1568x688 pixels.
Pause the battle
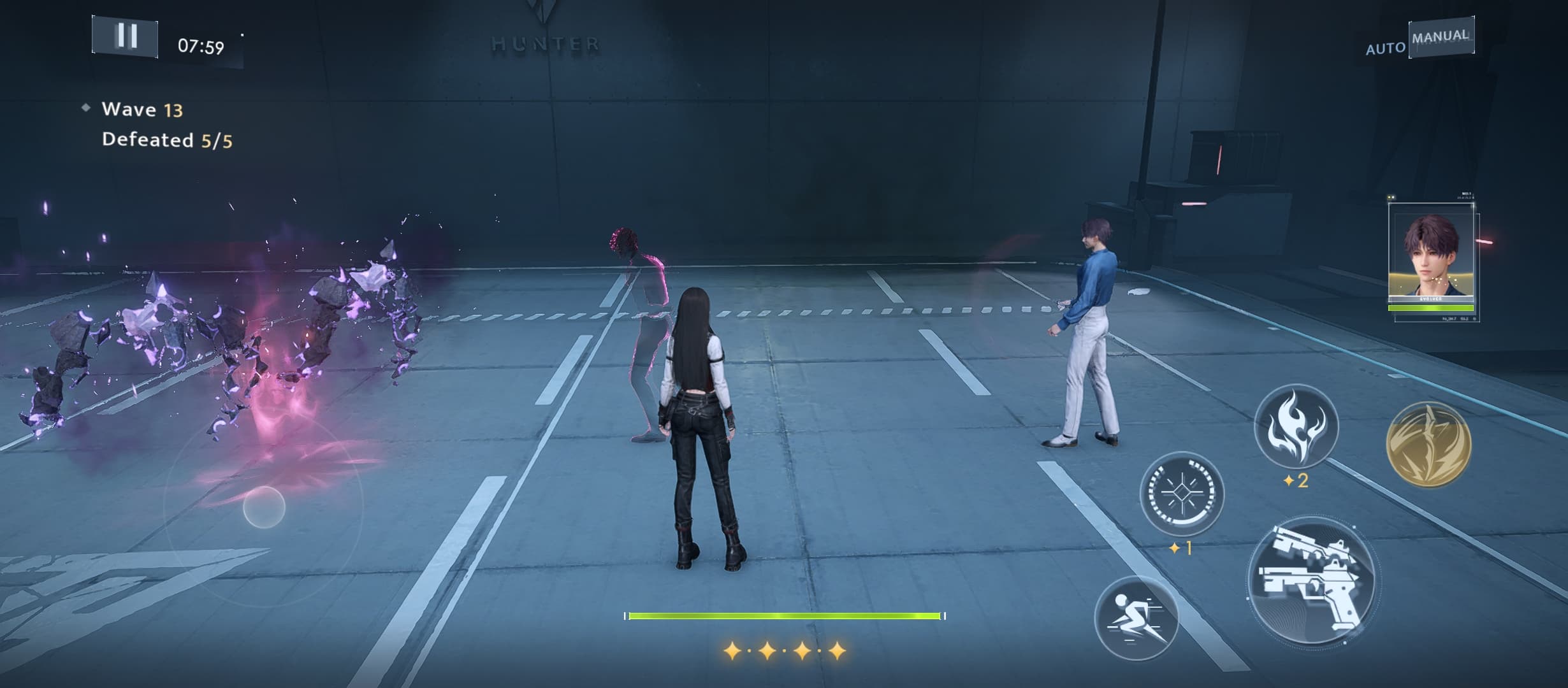coord(125,36)
